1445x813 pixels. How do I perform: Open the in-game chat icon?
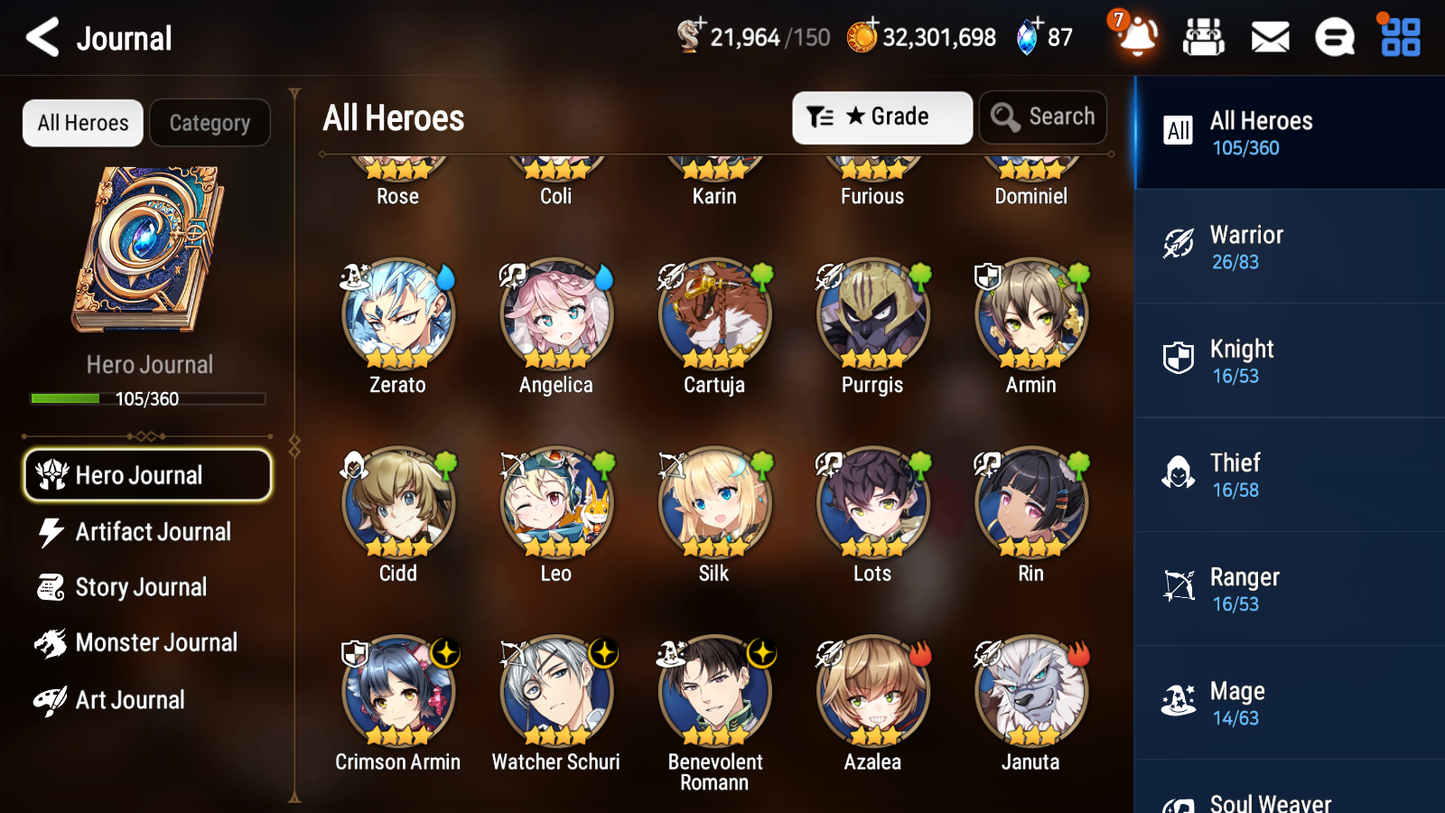pos(1334,36)
